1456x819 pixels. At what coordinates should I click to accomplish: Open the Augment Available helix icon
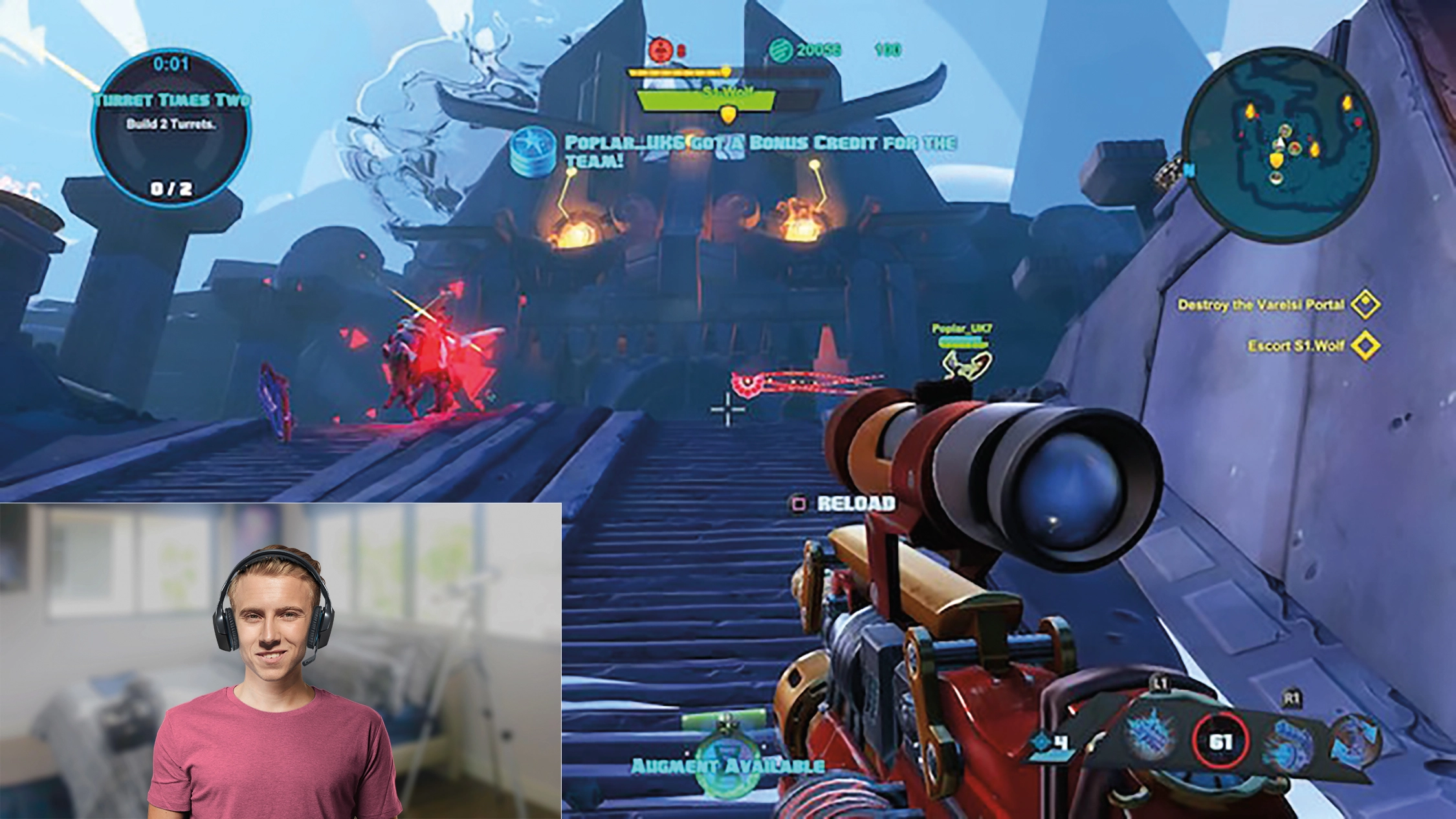pos(727,756)
